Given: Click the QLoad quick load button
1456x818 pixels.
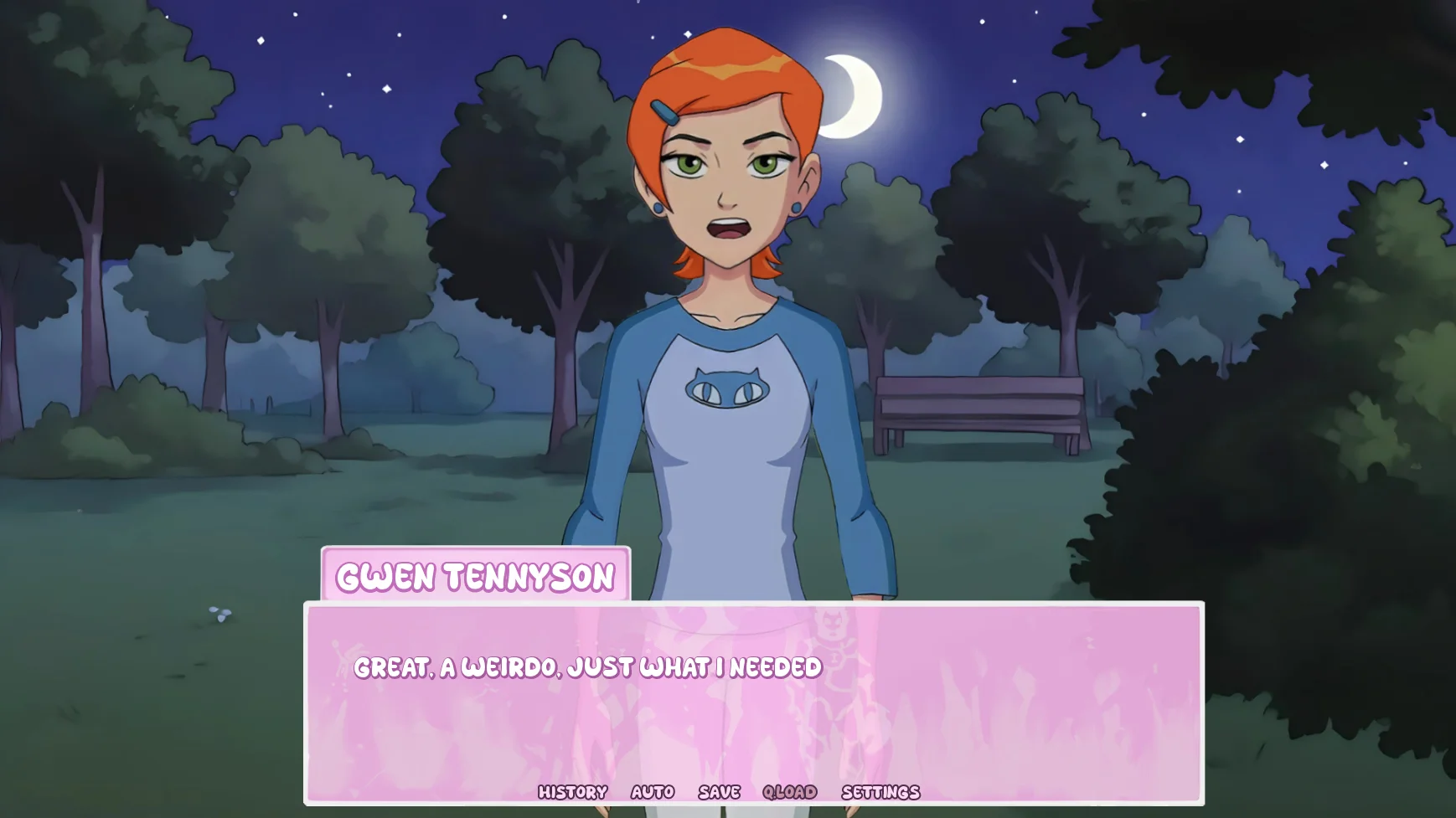Looking at the screenshot, I should [x=789, y=792].
